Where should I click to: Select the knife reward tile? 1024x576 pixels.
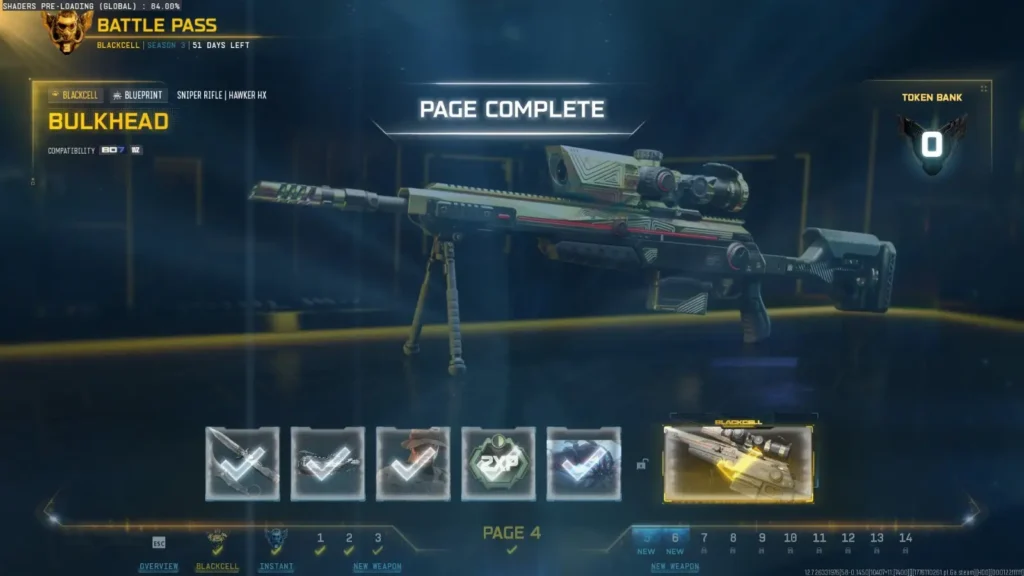coord(242,463)
